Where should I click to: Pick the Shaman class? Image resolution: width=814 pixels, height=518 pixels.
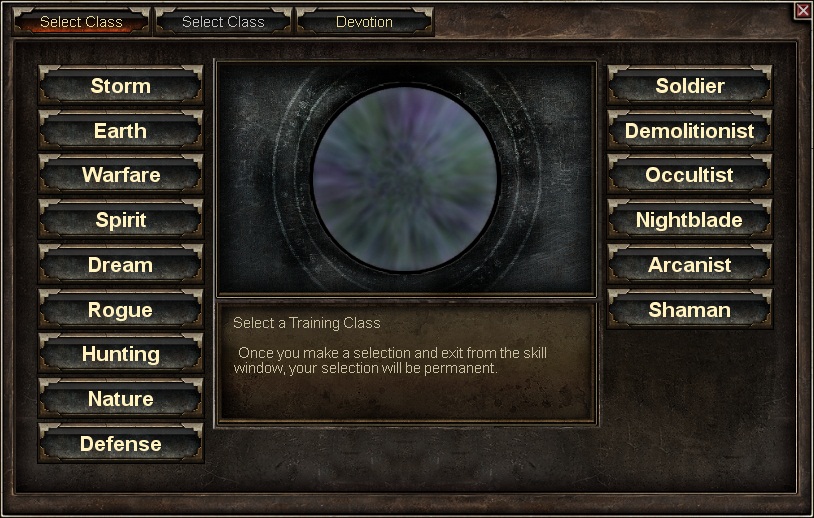[x=689, y=310]
